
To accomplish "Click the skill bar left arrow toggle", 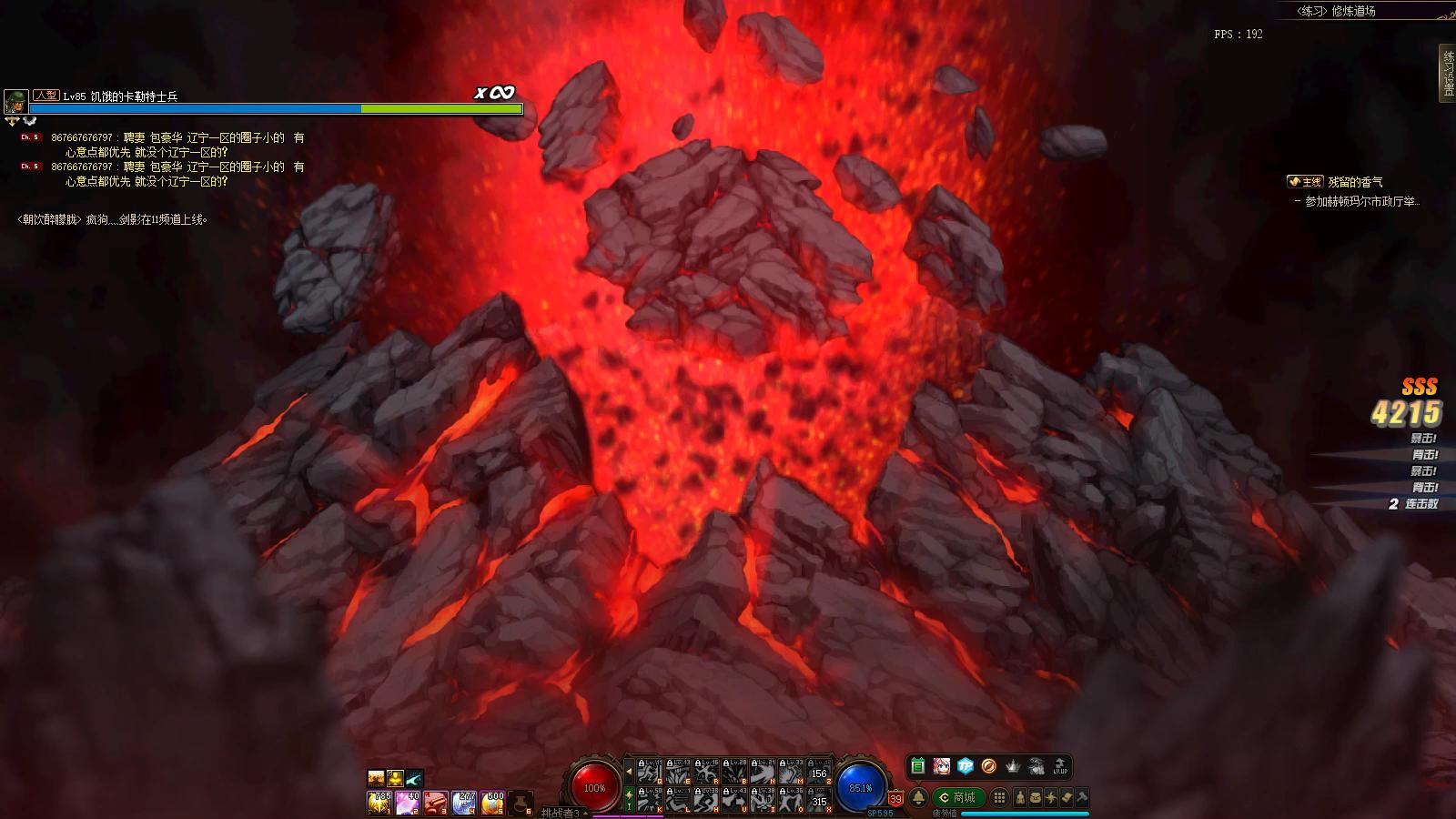I will click(x=628, y=772).
